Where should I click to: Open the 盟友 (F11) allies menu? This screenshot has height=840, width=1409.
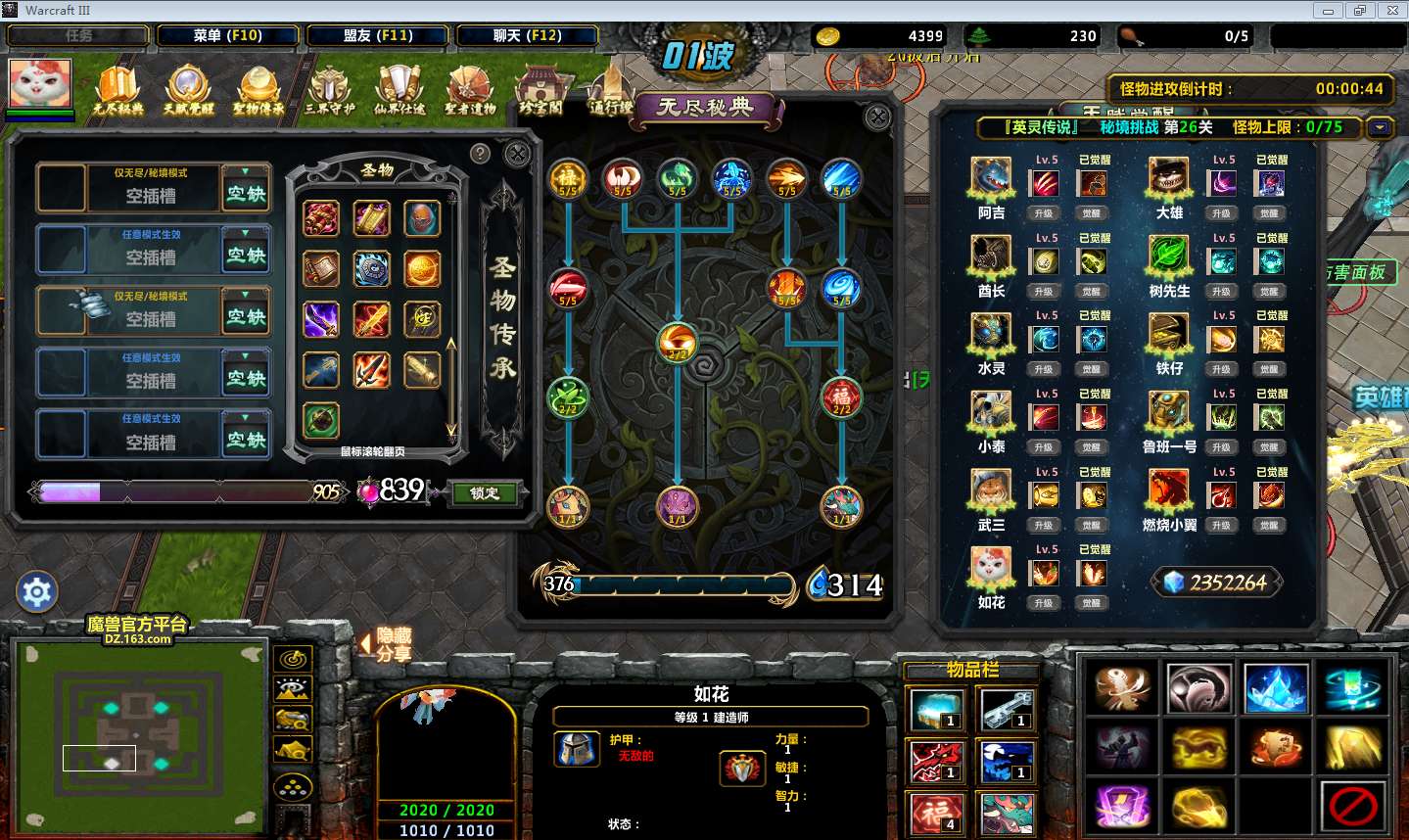378,35
